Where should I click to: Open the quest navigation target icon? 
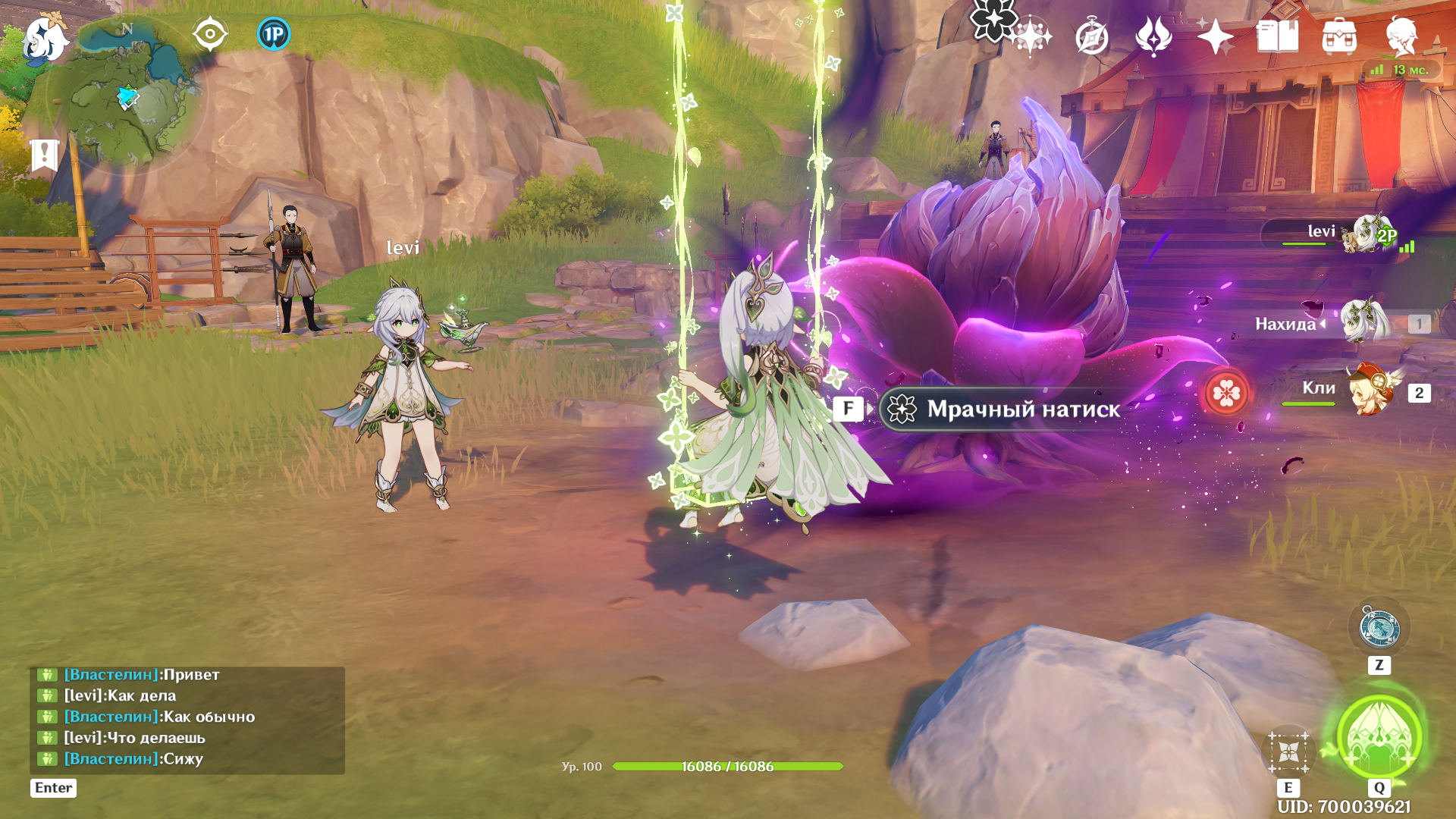[210, 34]
